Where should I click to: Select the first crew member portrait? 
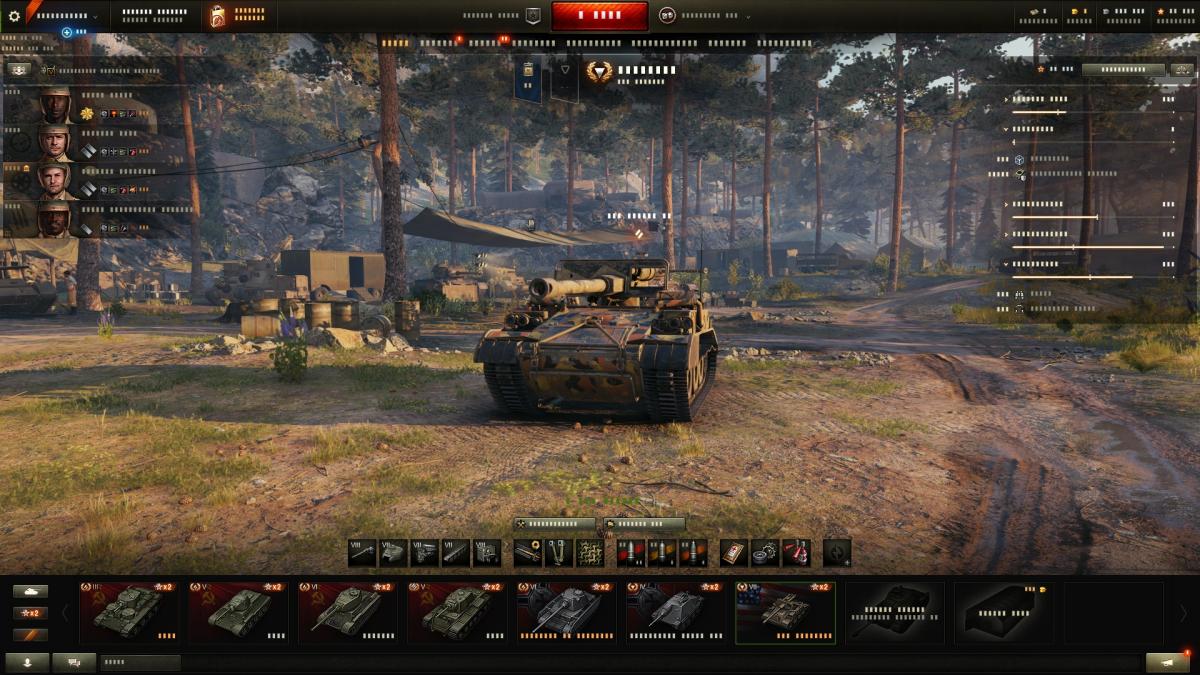tap(54, 105)
